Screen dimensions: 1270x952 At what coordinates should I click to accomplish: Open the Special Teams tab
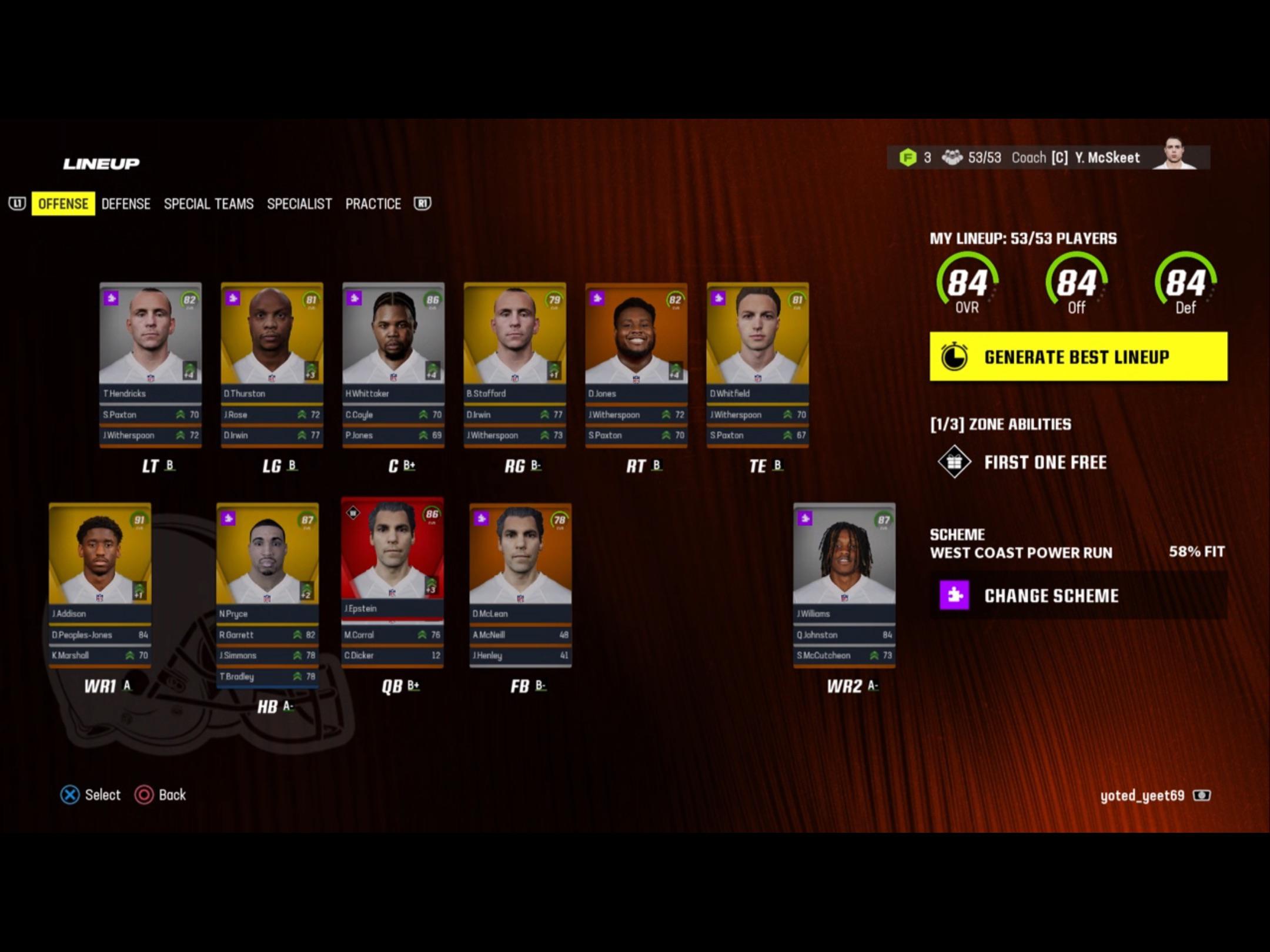(x=209, y=204)
